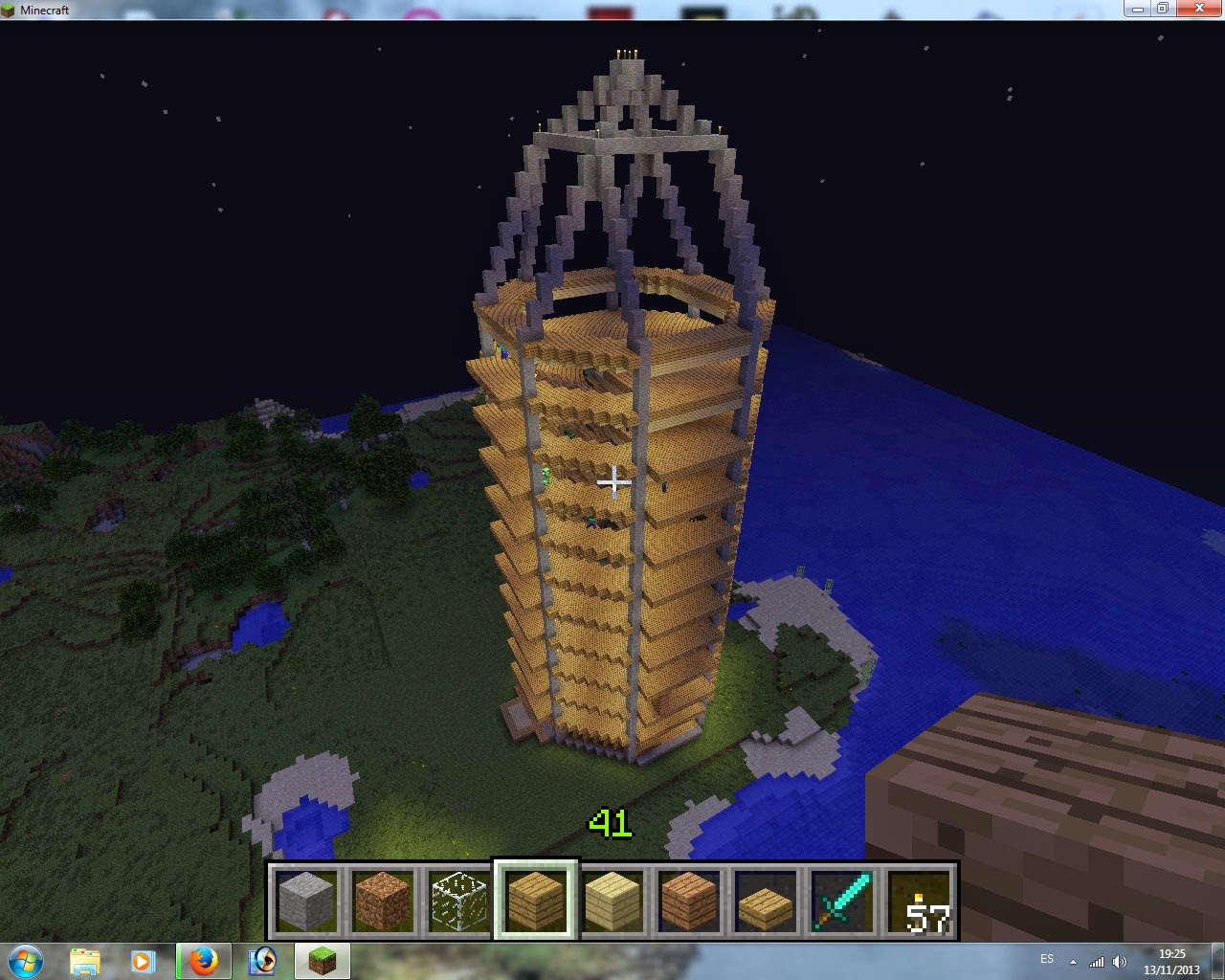Select the glass block hotbar item
Image resolution: width=1225 pixels, height=980 pixels.
click(x=459, y=900)
